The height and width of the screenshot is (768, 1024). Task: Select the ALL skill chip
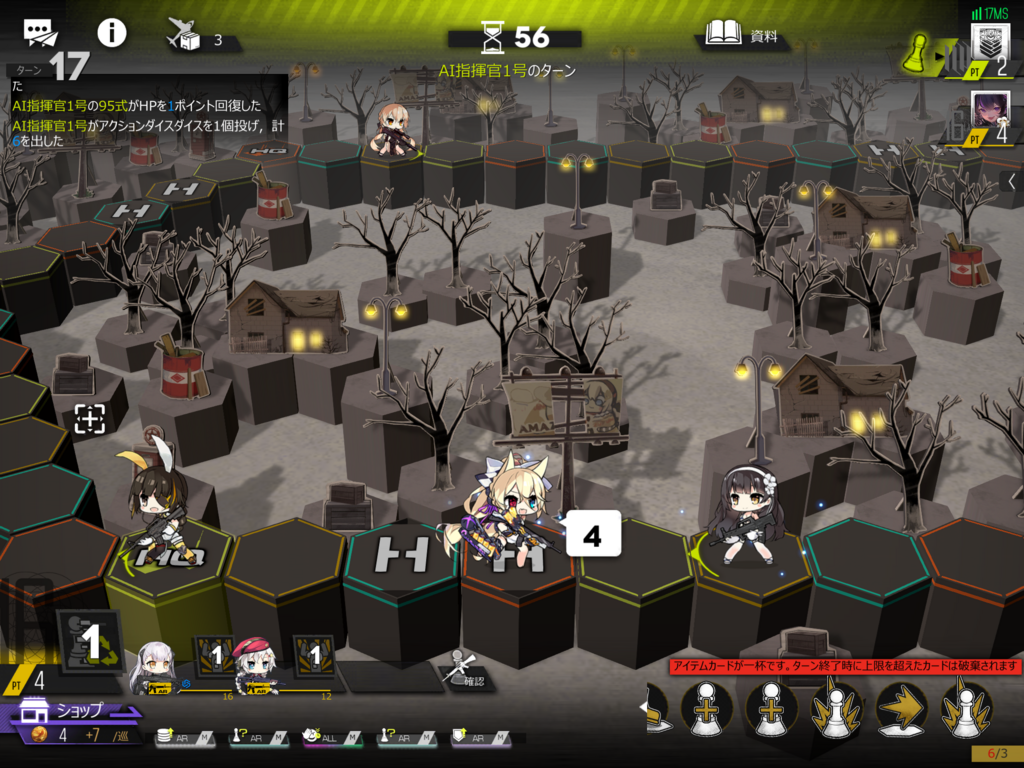(326, 737)
